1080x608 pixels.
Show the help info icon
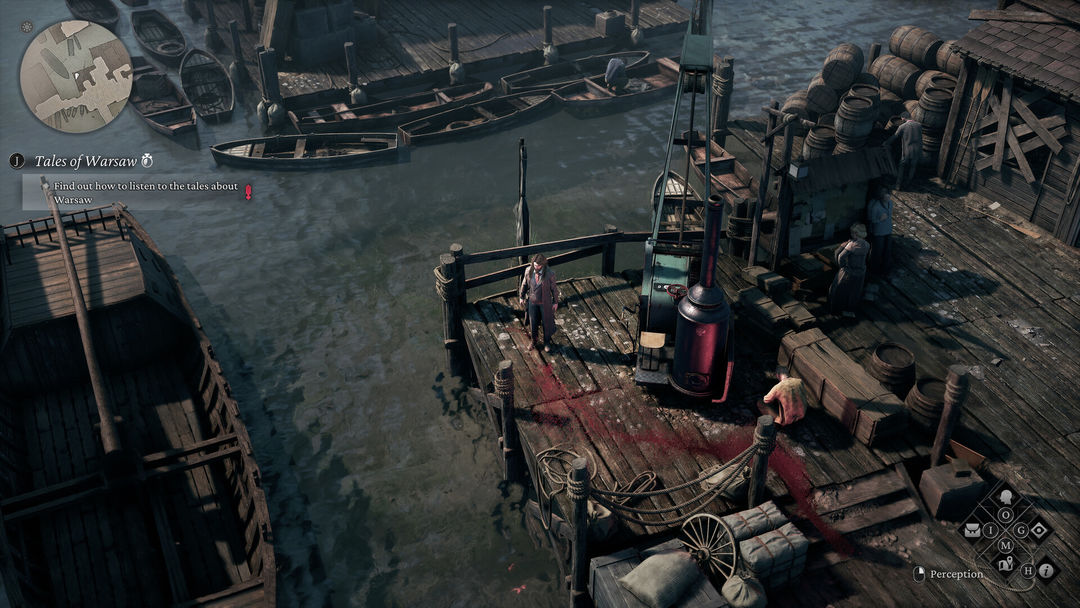click(1046, 570)
